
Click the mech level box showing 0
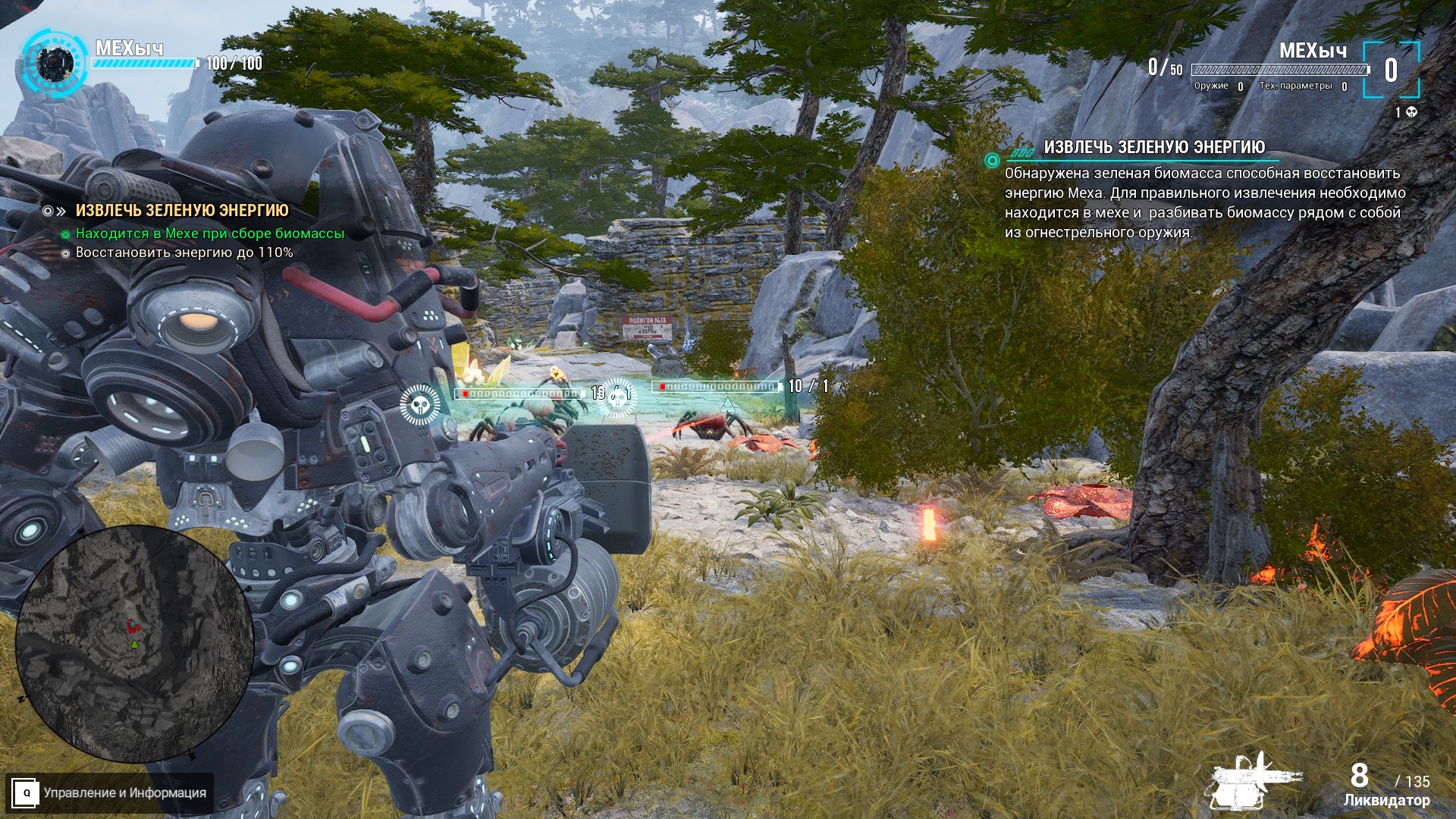(1391, 71)
